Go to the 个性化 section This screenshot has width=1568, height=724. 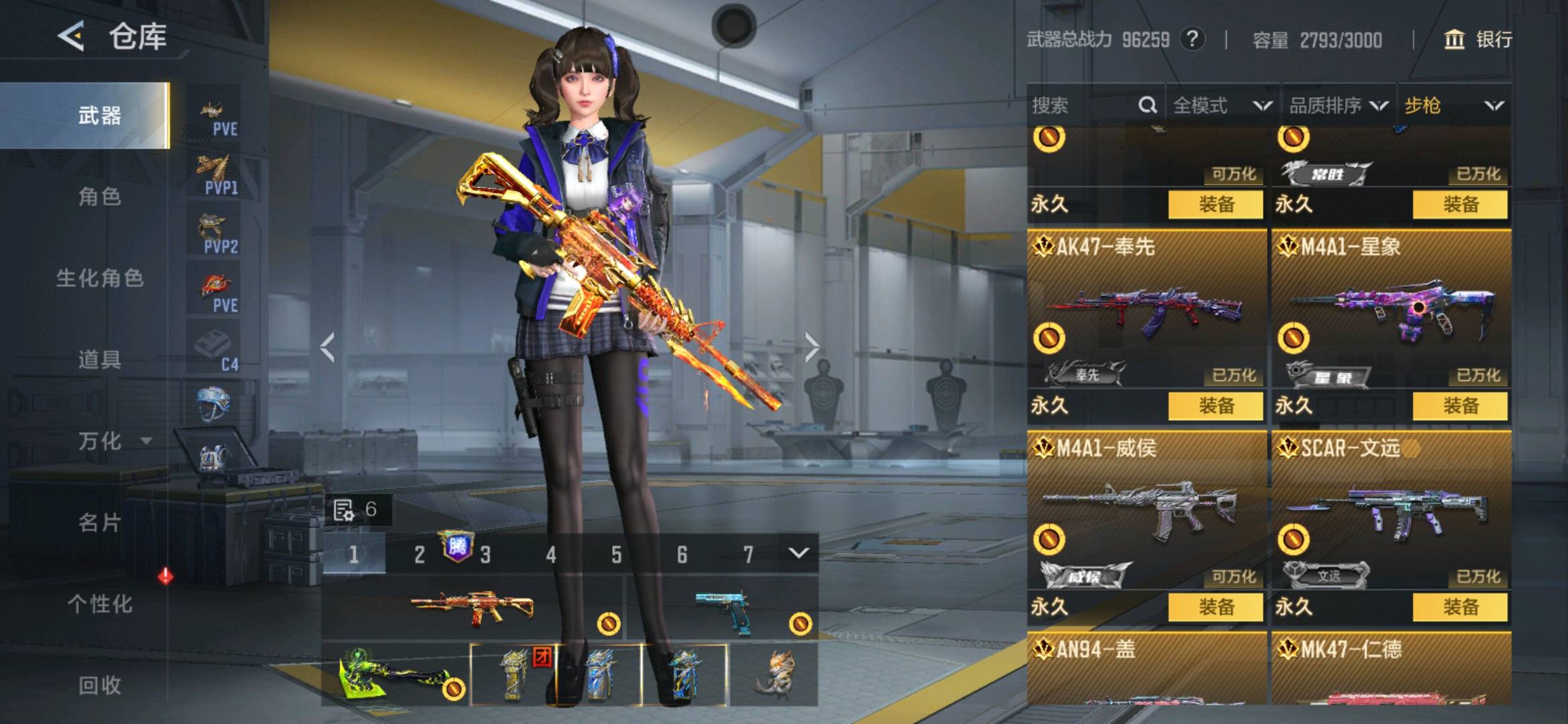[99, 604]
